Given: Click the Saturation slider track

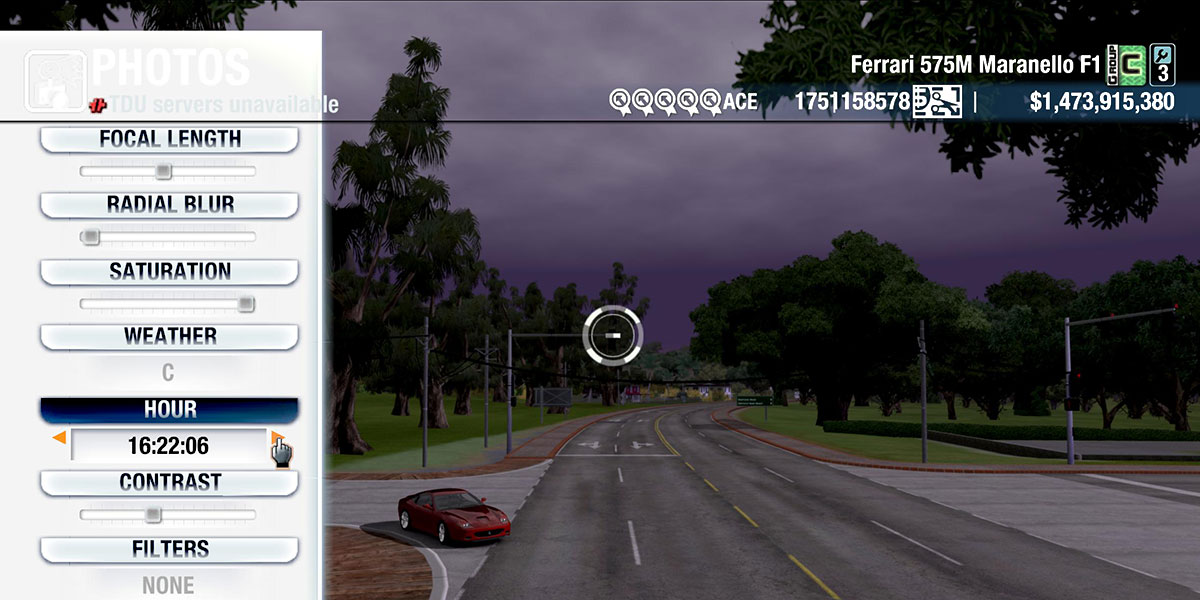Looking at the screenshot, I should coord(168,303).
